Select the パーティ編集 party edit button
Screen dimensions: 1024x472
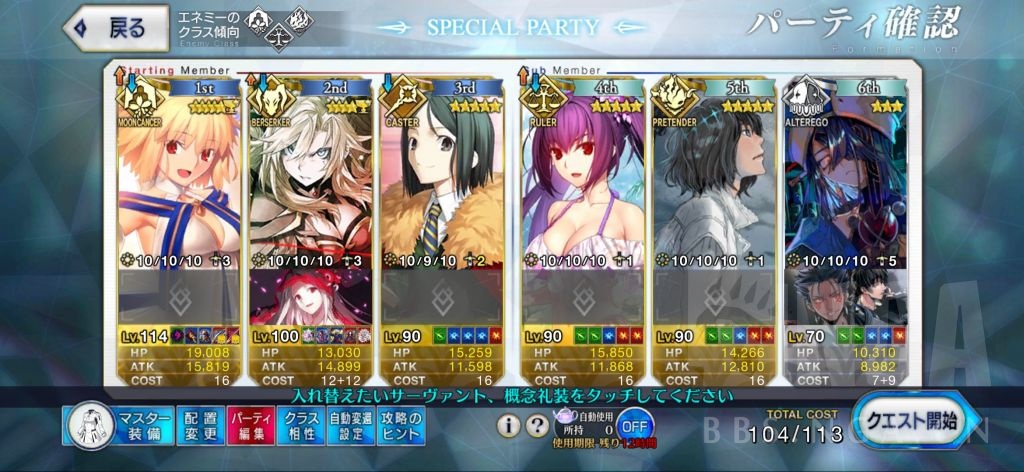tap(248, 425)
